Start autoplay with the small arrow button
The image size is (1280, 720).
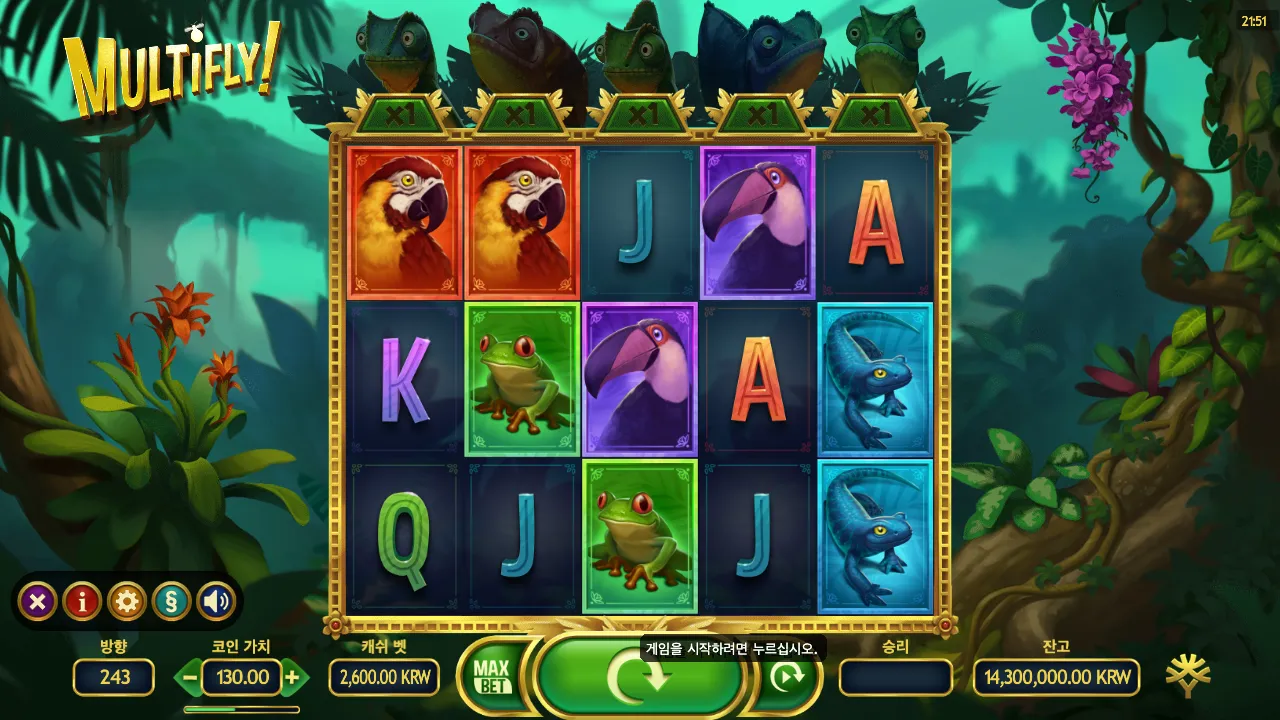coord(789,677)
